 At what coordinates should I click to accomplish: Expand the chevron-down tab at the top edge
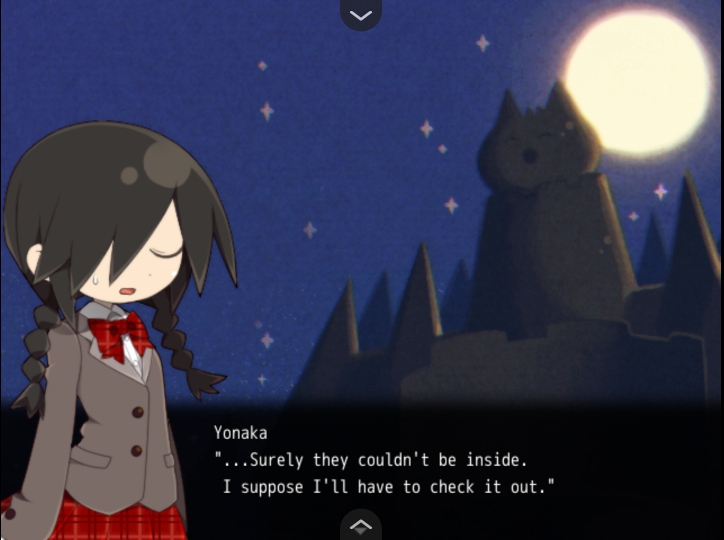[x=361, y=14]
